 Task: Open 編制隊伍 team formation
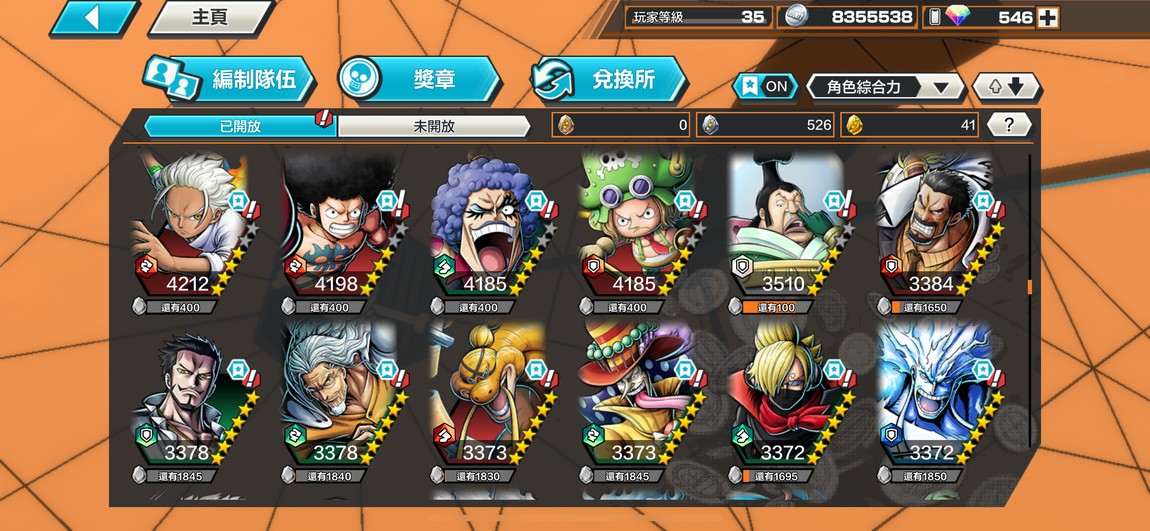230,80
